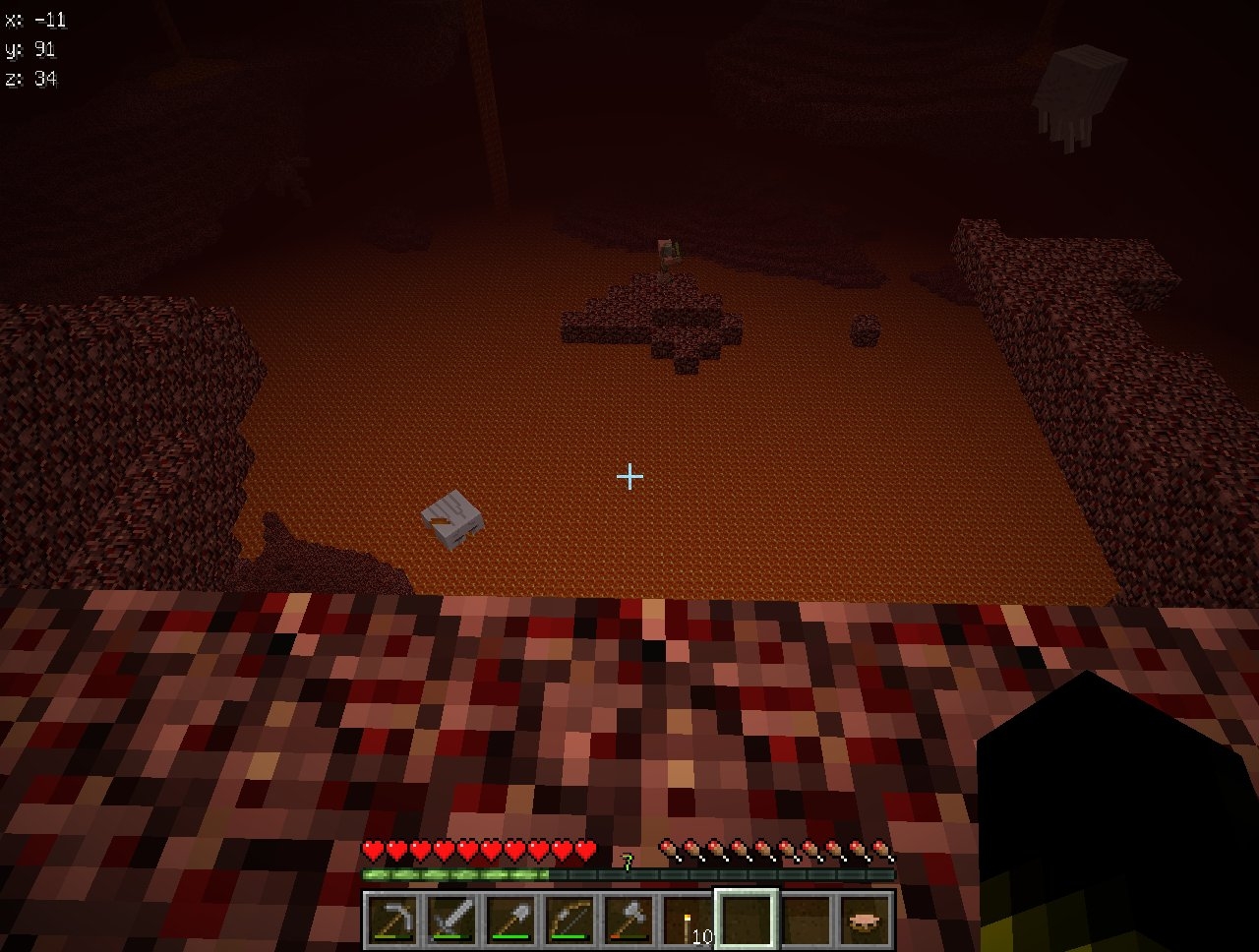
Task: Select the torch stack slot
Action: pos(688,921)
